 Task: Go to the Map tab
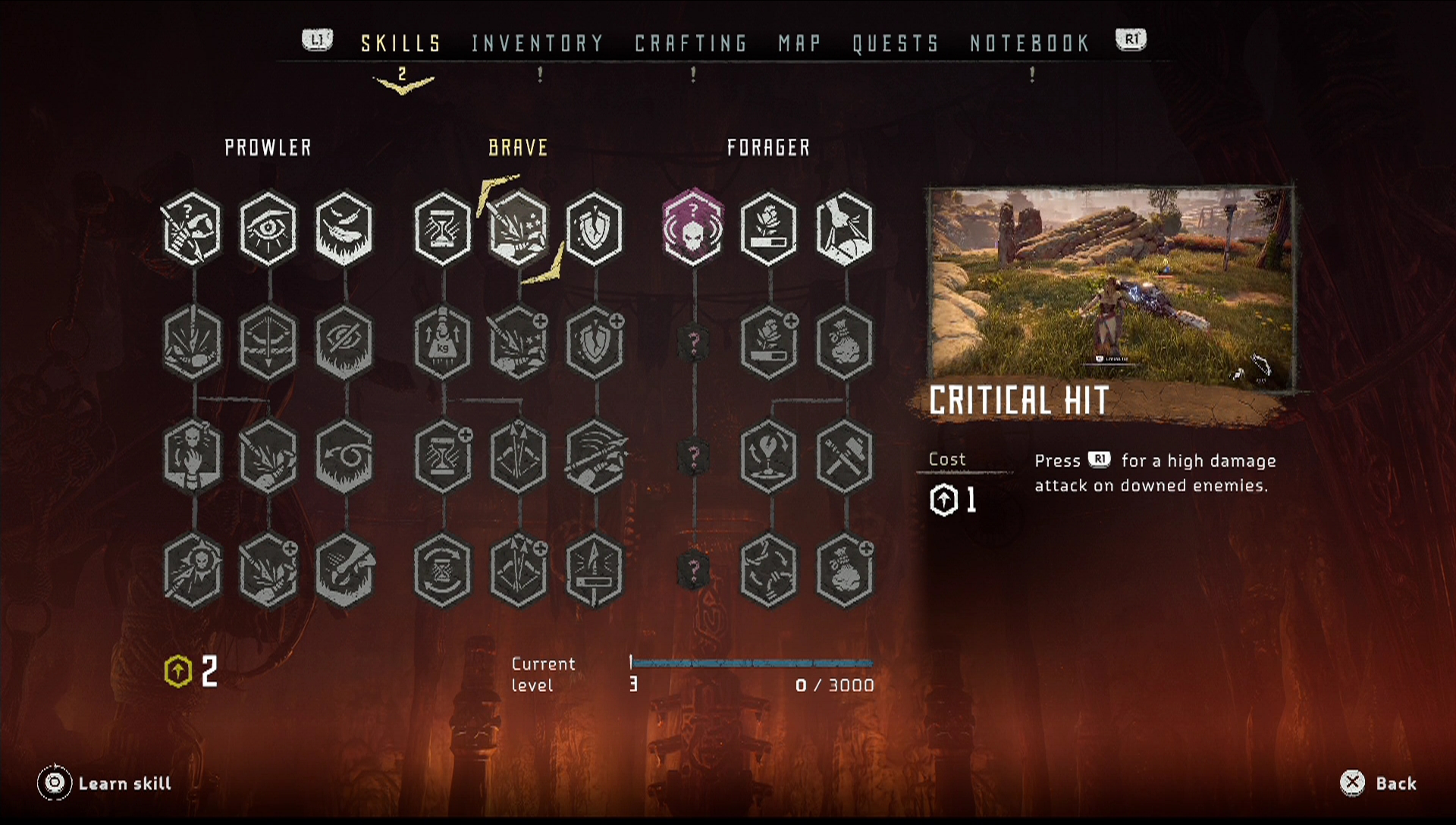(x=799, y=43)
